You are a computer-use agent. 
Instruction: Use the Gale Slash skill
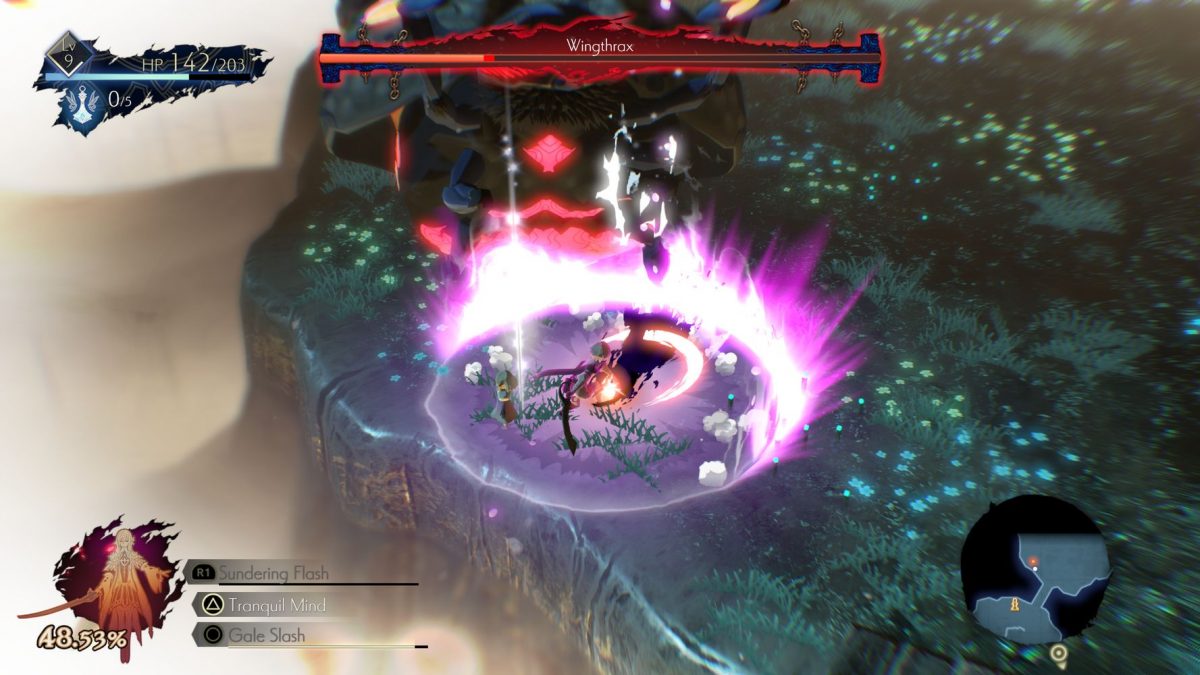[265, 635]
